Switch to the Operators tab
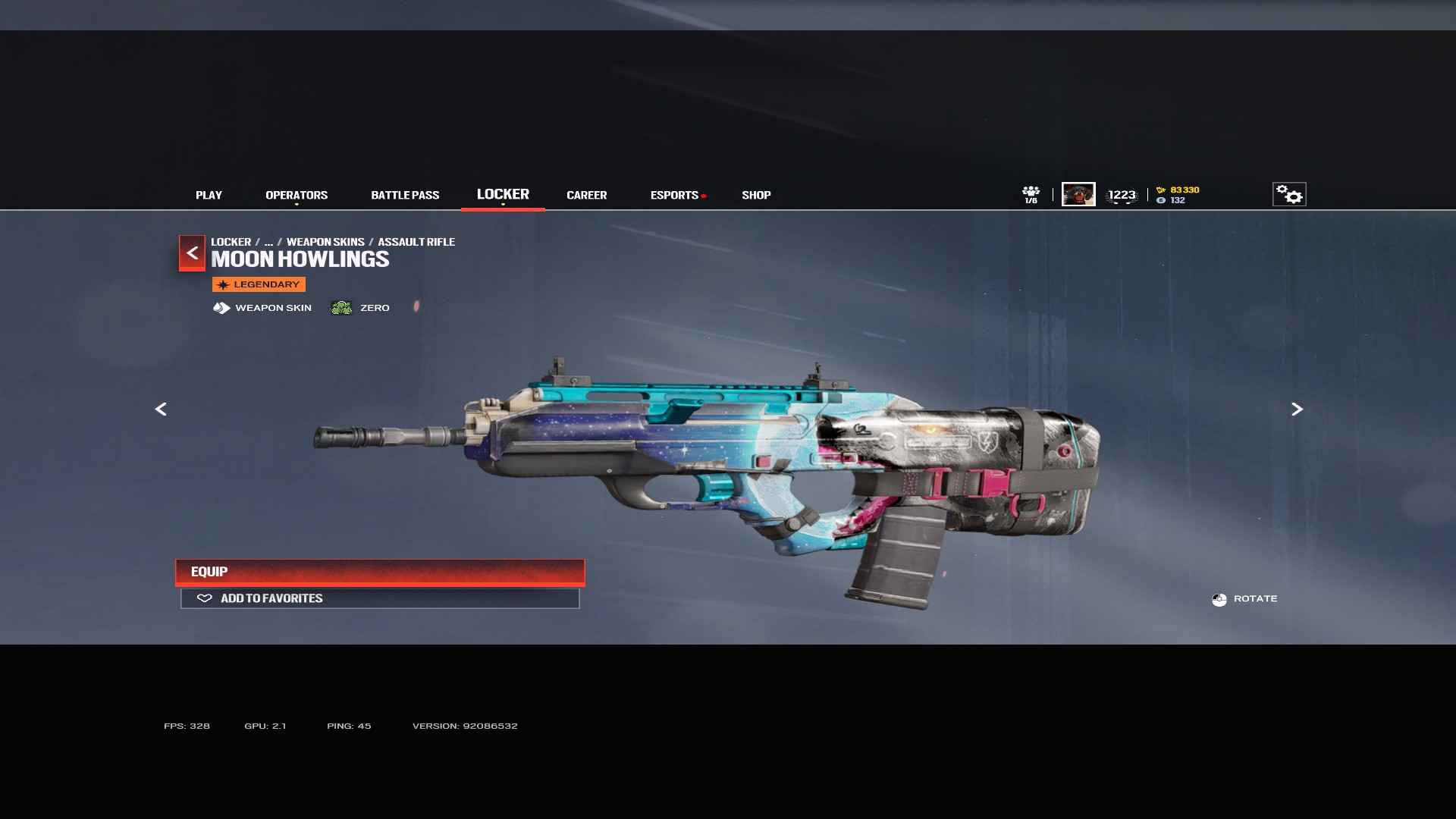The image size is (1456, 819). (x=297, y=195)
